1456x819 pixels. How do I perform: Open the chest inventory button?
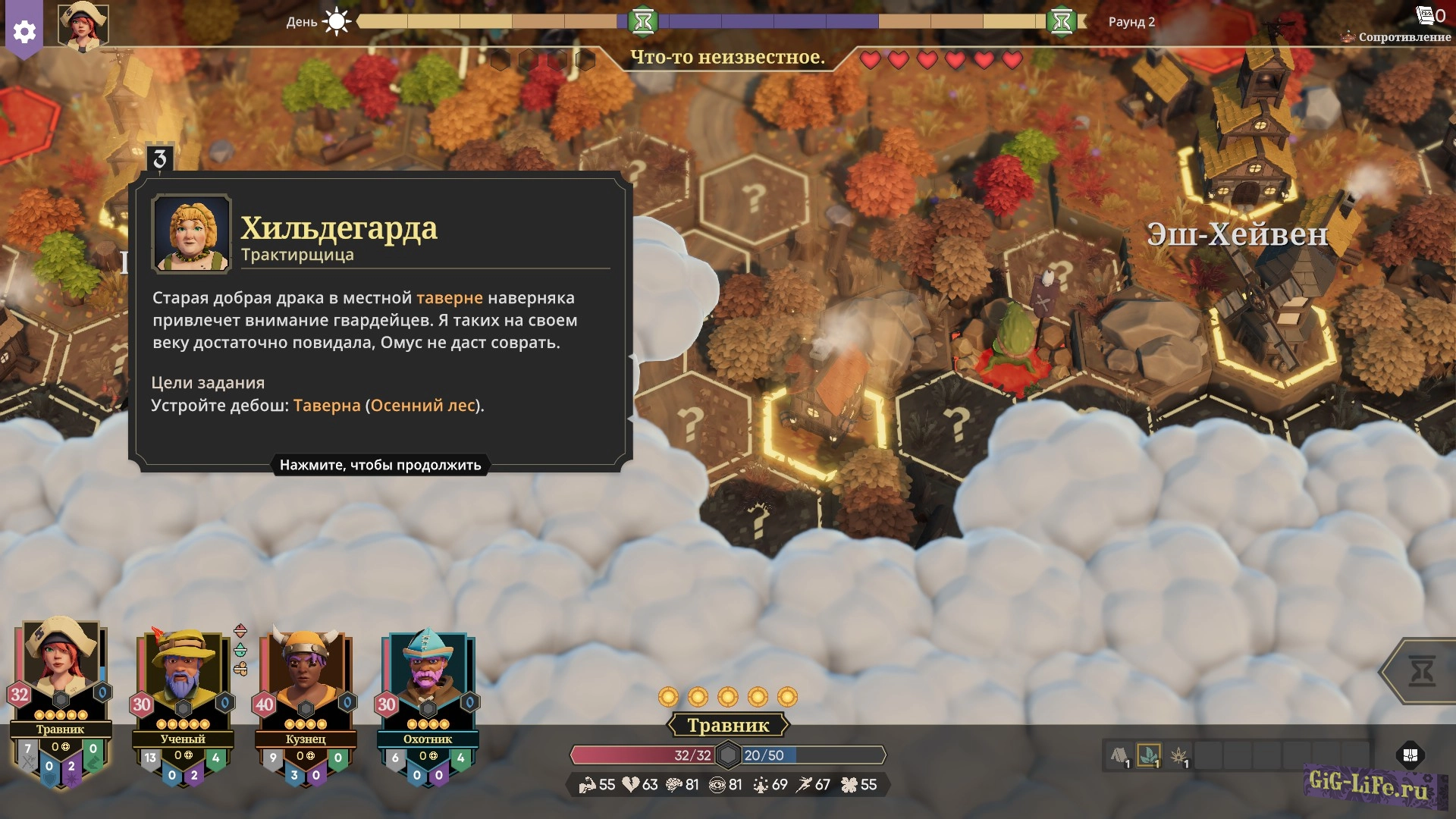(x=1410, y=755)
